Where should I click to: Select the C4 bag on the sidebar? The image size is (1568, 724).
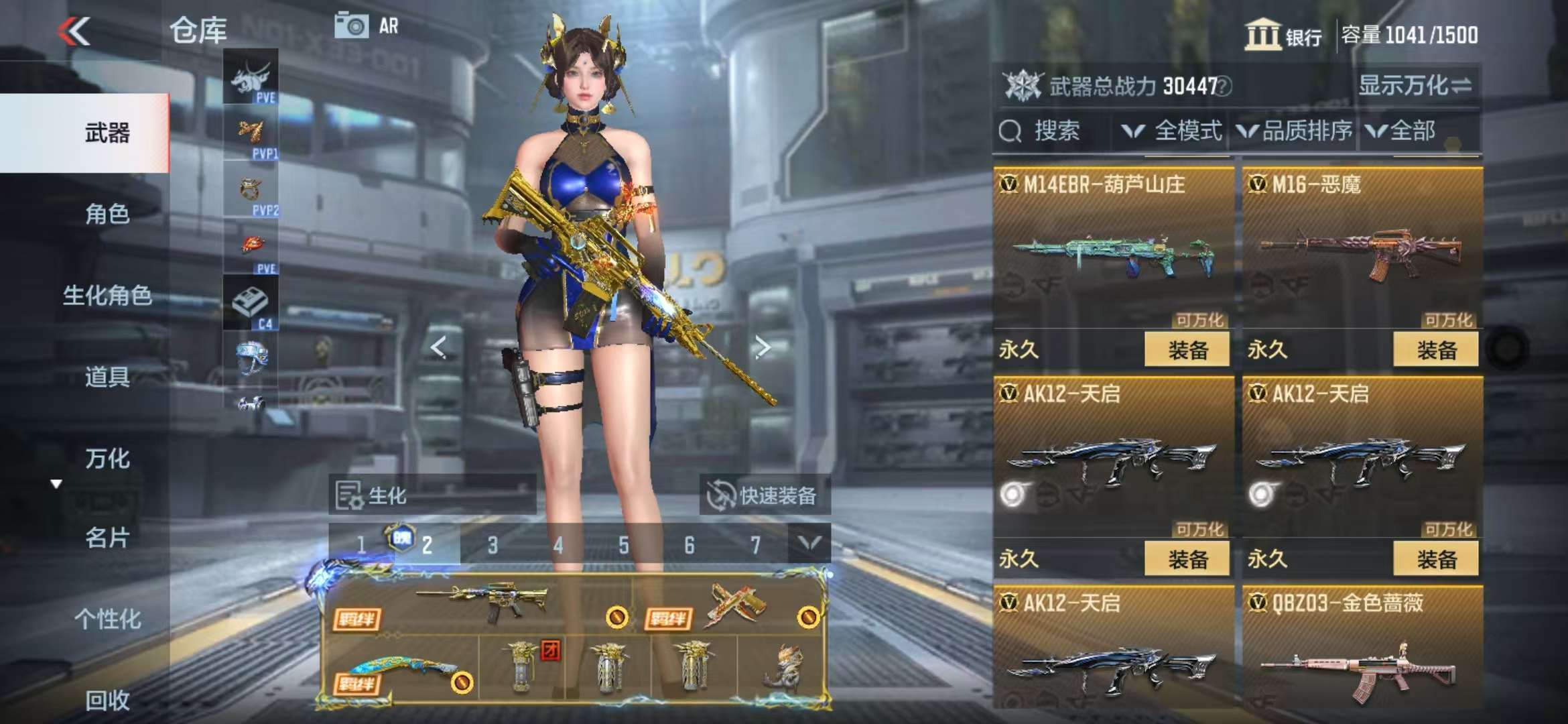point(251,304)
